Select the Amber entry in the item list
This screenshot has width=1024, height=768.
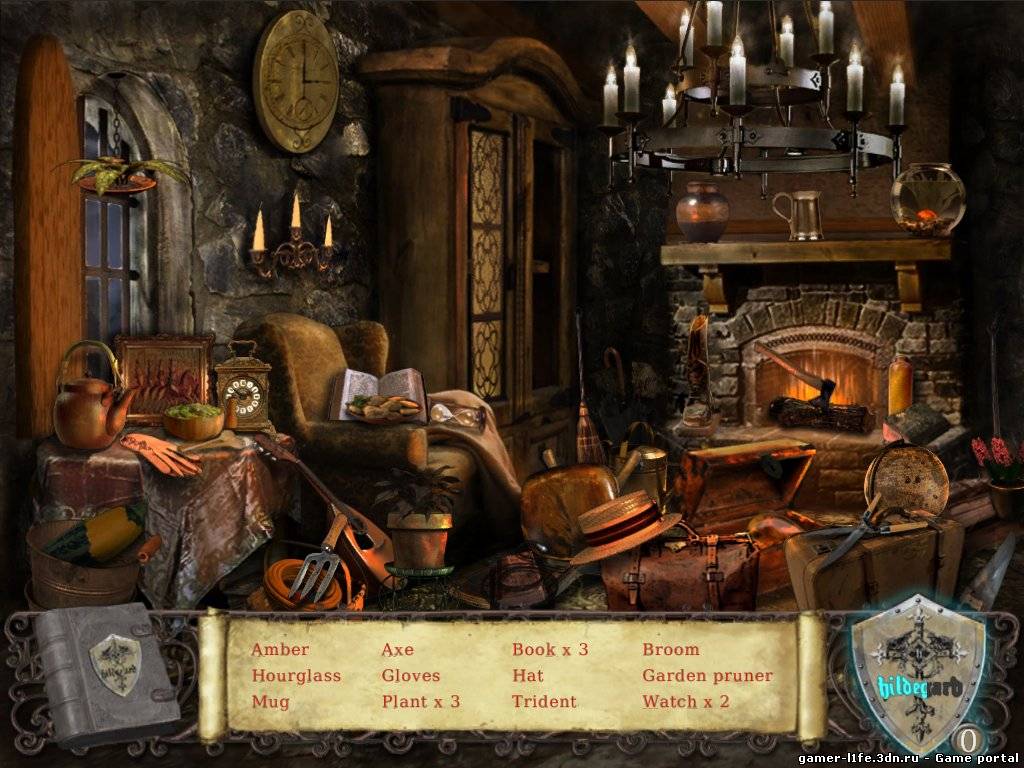[280, 650]
